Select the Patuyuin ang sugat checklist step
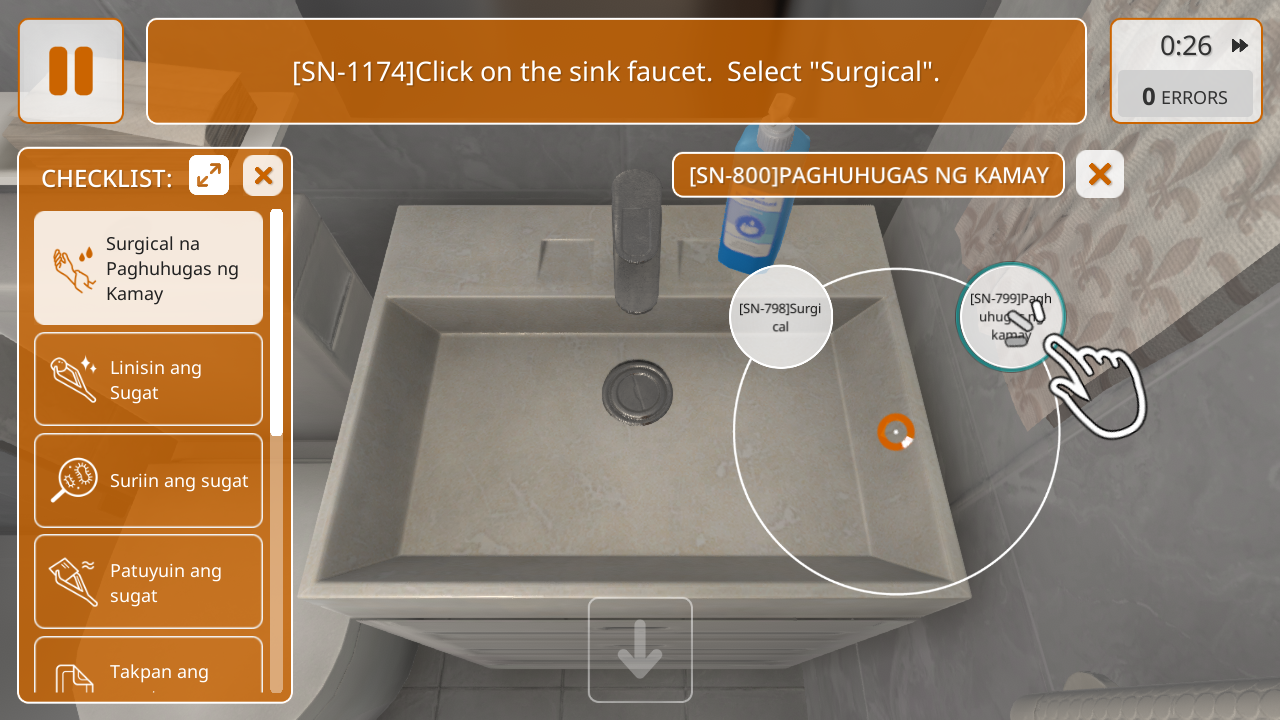Screen dimensions: 1280x720 click(148, 582)
